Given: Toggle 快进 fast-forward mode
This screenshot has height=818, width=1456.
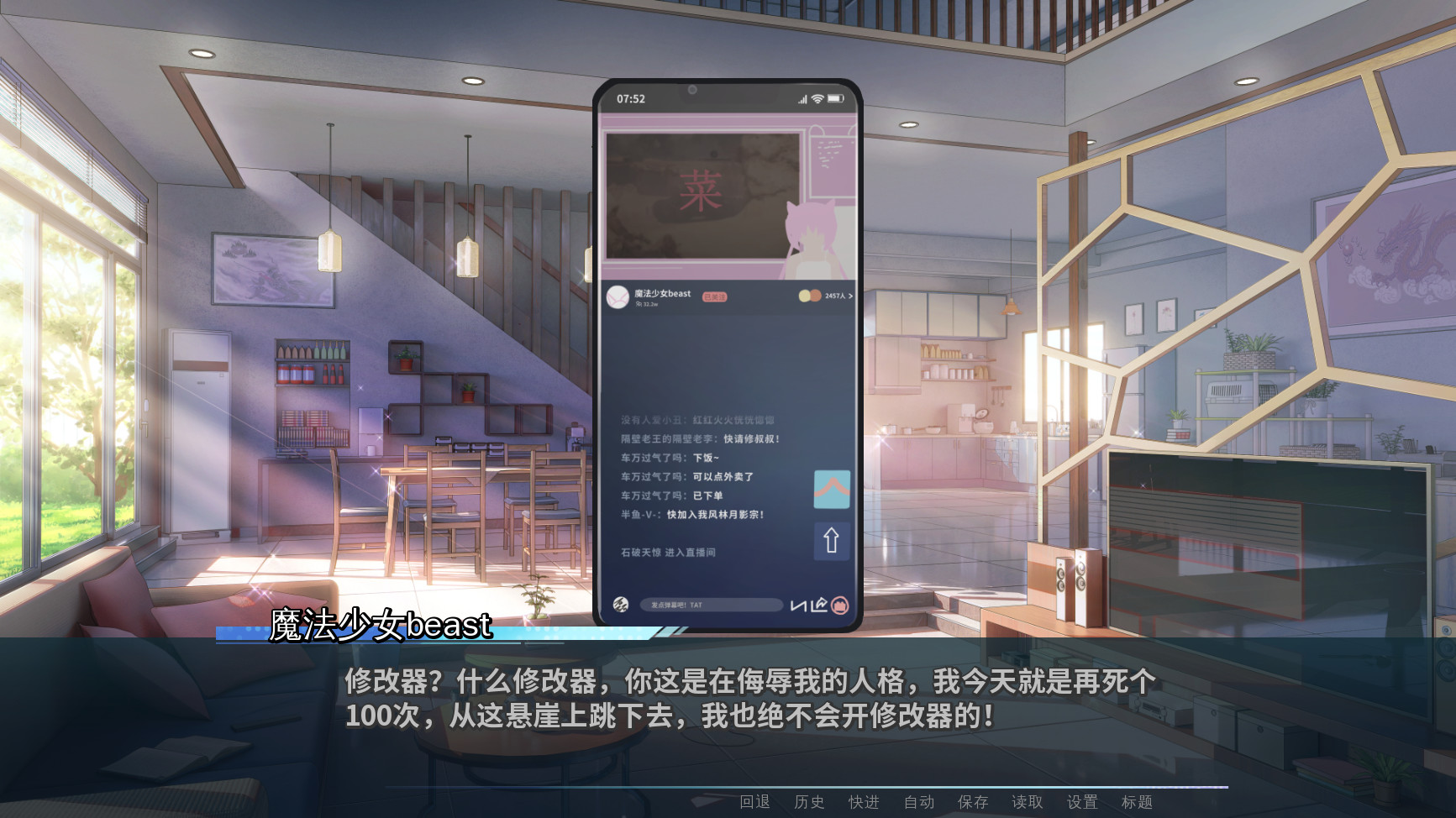Looking at the screenshot, I should click(865, 802).
